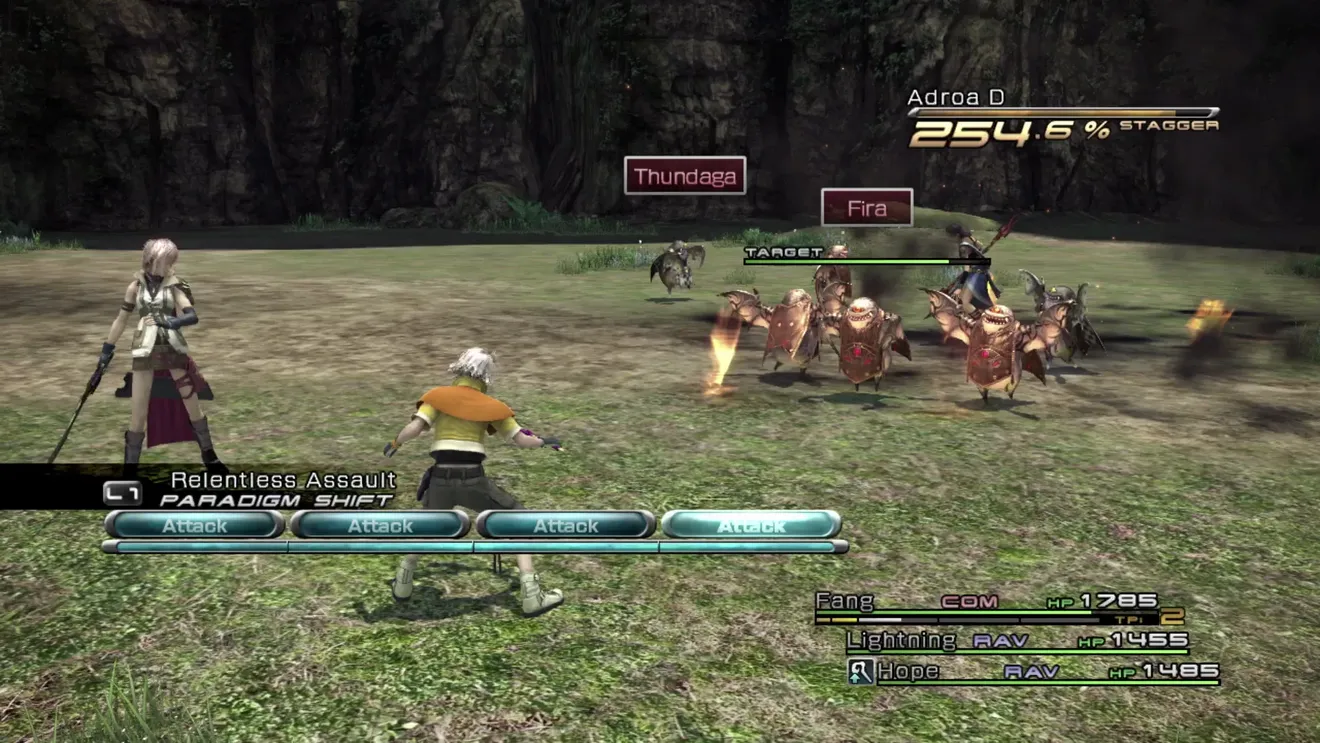
Task: Select the highlighted Attack command slot
Action: [751, 525]
